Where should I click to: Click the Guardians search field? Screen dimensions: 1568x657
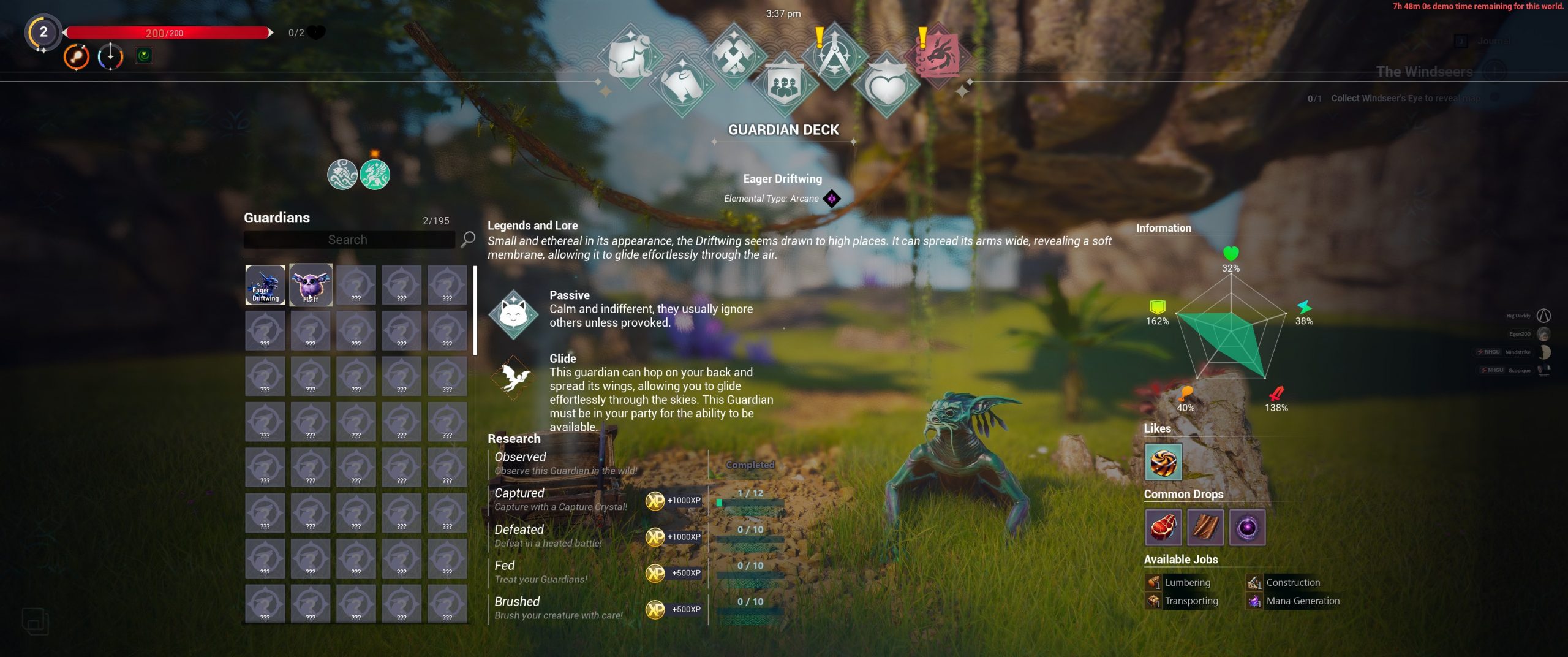point(349,240)
